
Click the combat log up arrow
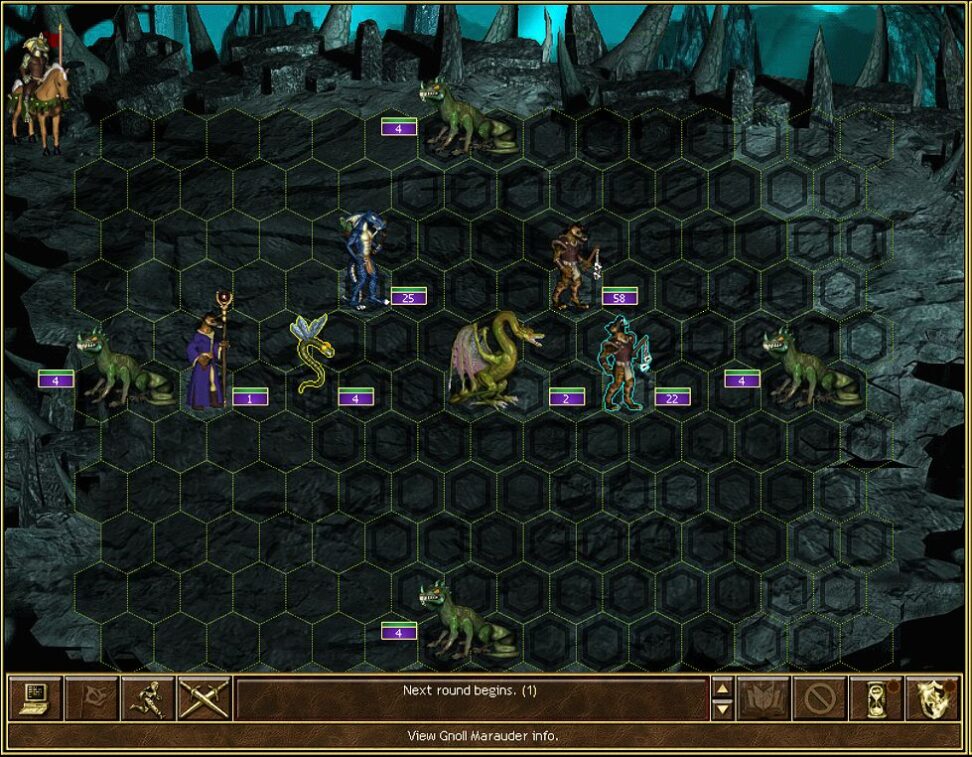[722, 688]
